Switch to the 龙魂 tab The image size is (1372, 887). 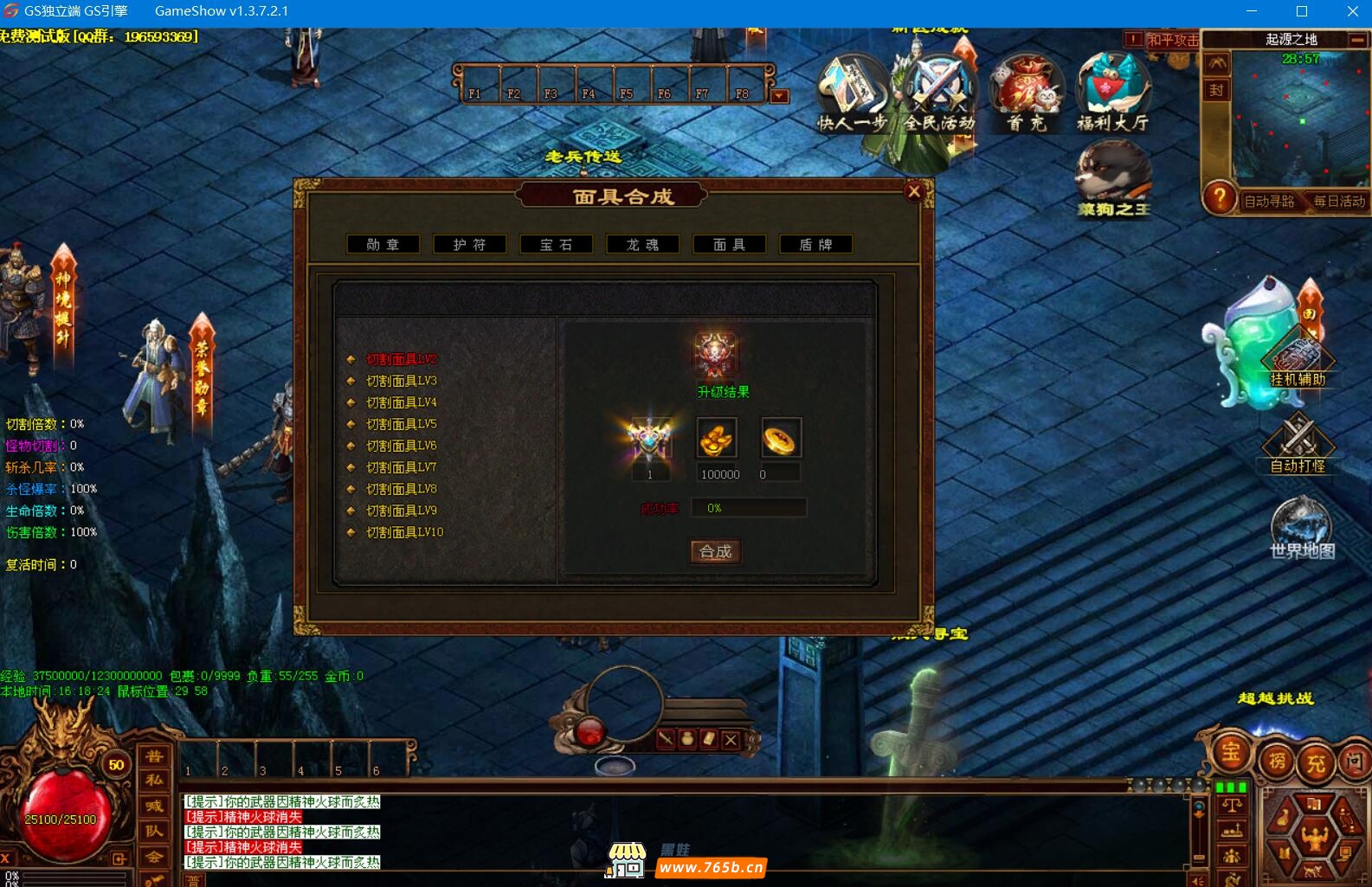(x=642, y=245)
